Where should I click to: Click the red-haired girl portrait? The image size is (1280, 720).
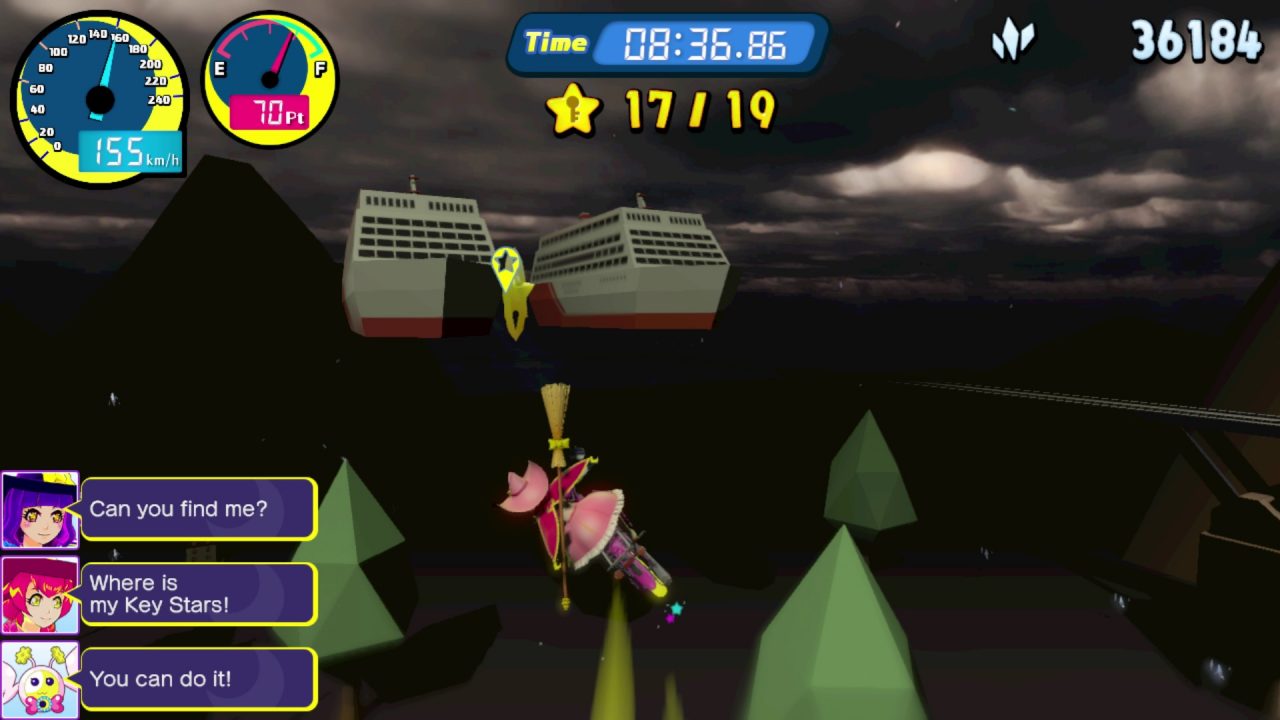click(x=40, y=595)
